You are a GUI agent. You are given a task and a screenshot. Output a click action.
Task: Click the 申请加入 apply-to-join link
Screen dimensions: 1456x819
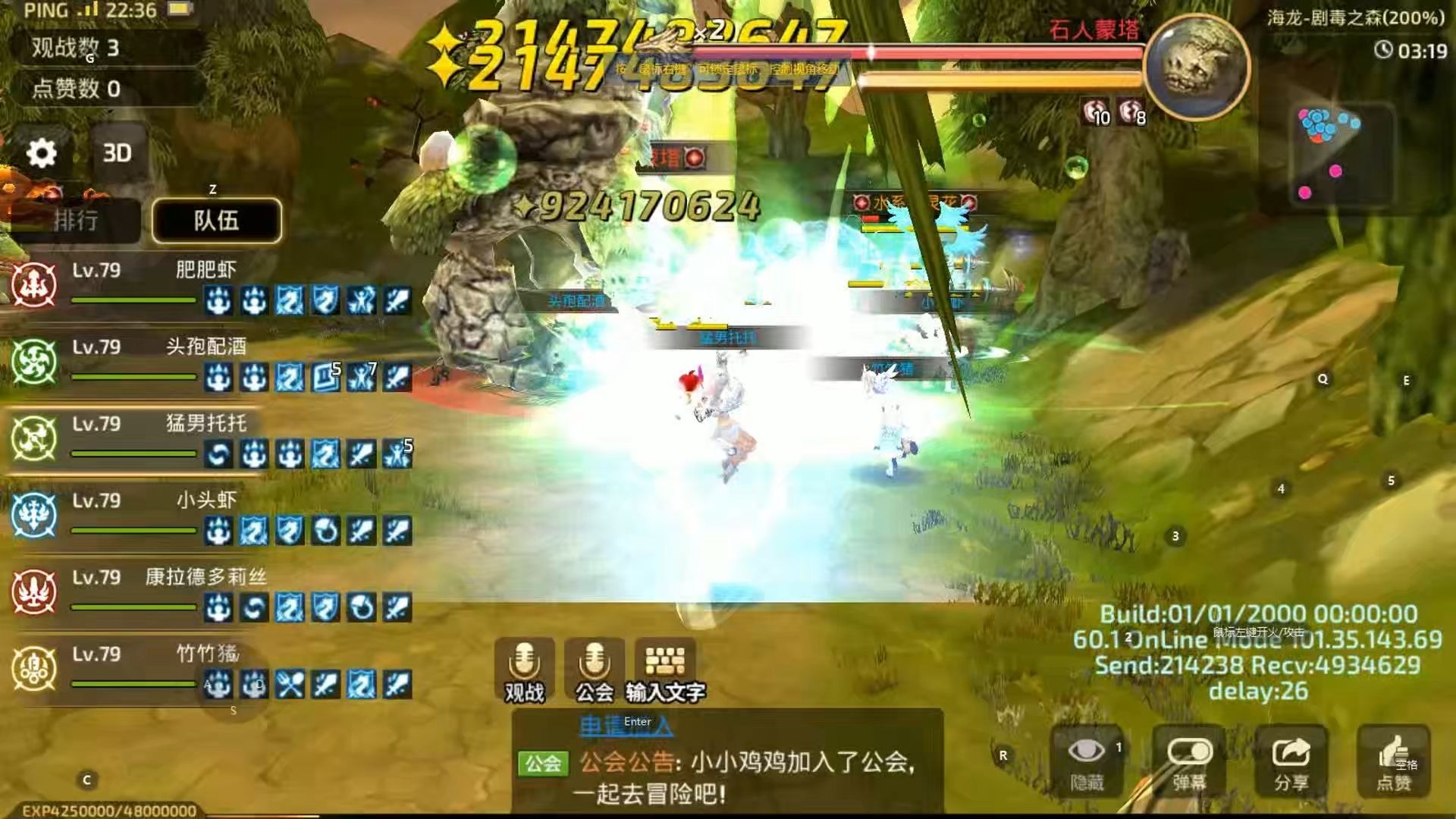click(x=626, y=726)
